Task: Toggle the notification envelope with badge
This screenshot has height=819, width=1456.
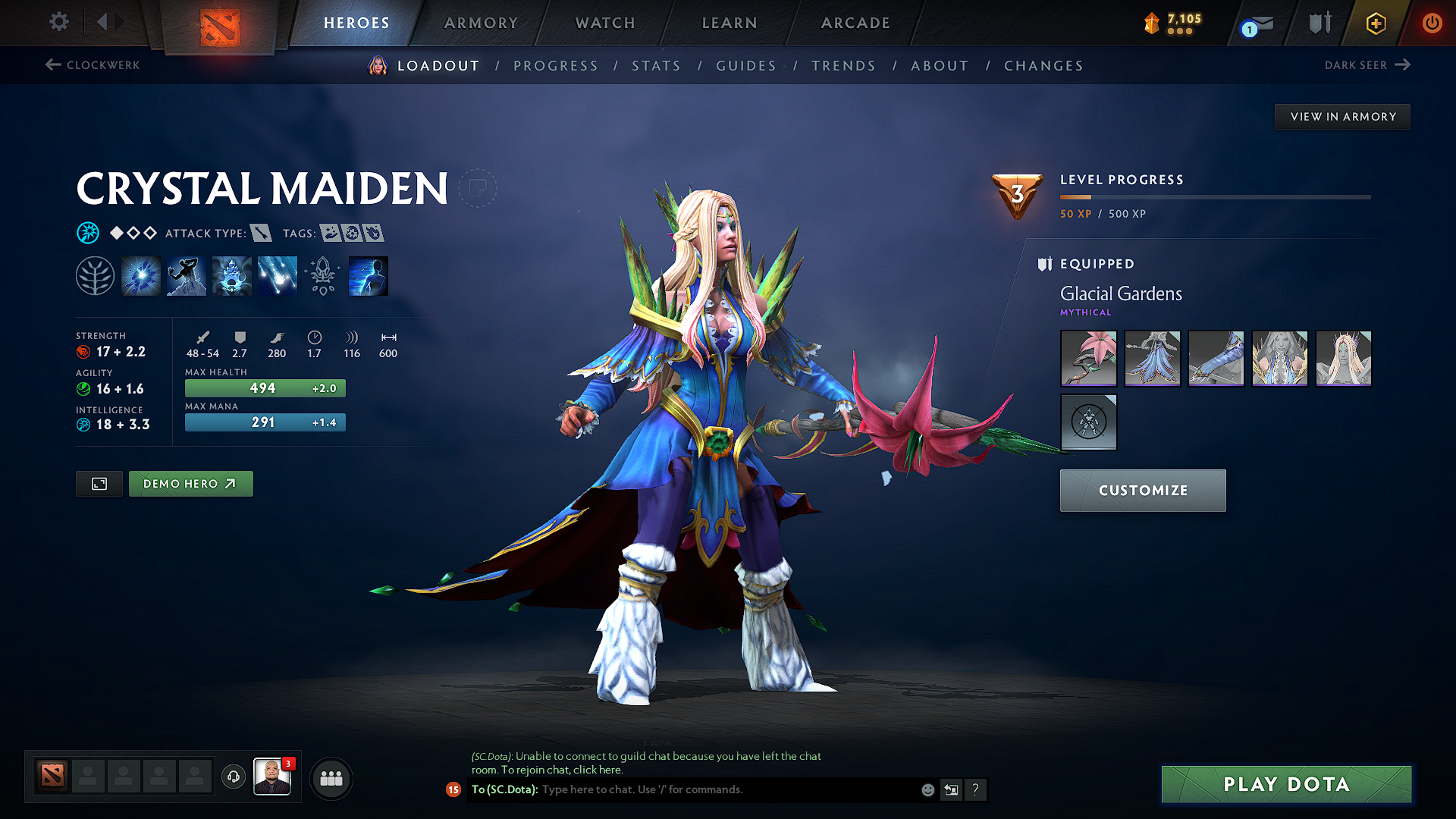Action: pos(1255,24)
